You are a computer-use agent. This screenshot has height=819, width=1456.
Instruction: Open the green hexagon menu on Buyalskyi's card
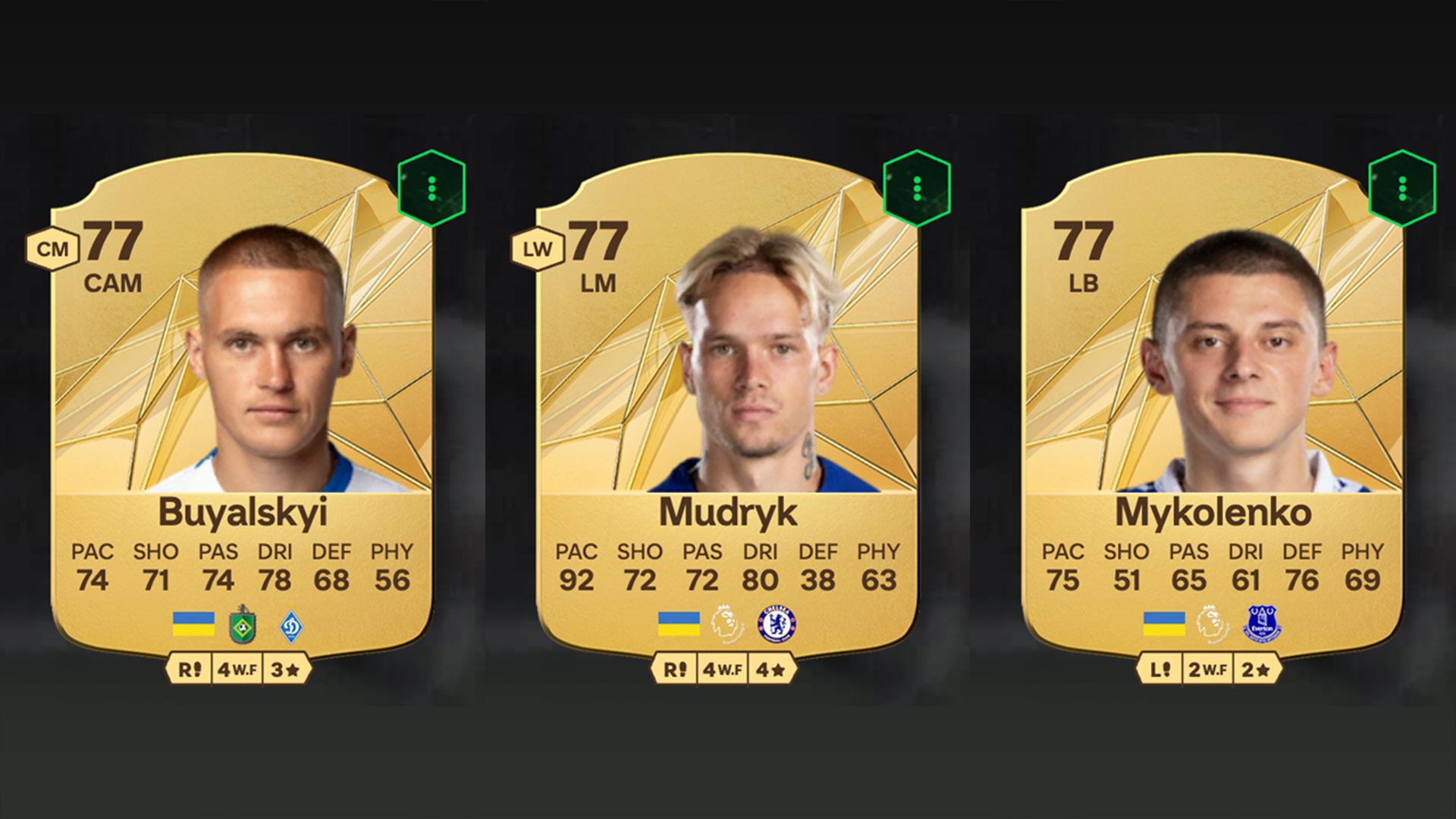(x=431, y=188)
